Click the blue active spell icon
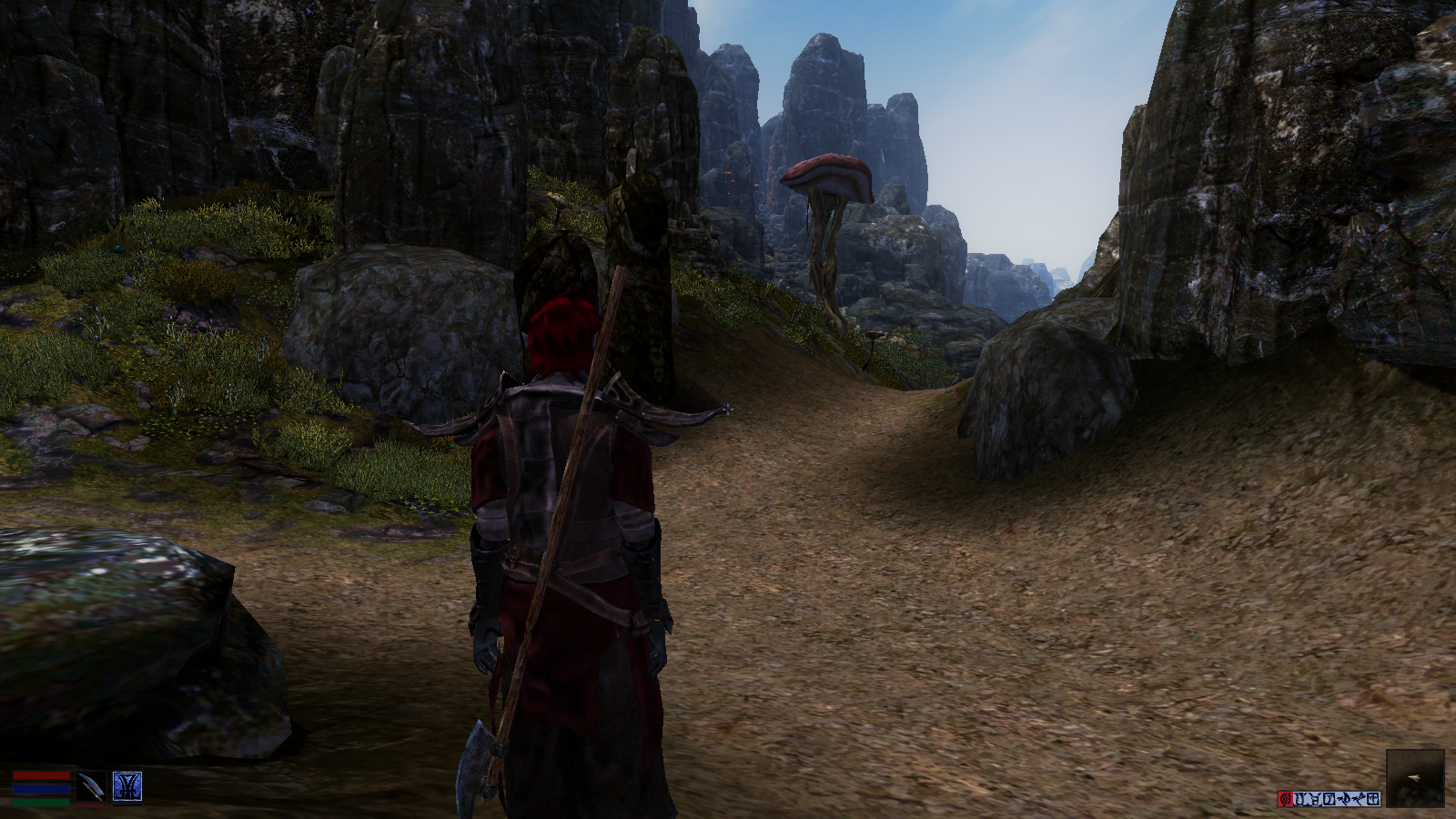 tap(126, 787)
